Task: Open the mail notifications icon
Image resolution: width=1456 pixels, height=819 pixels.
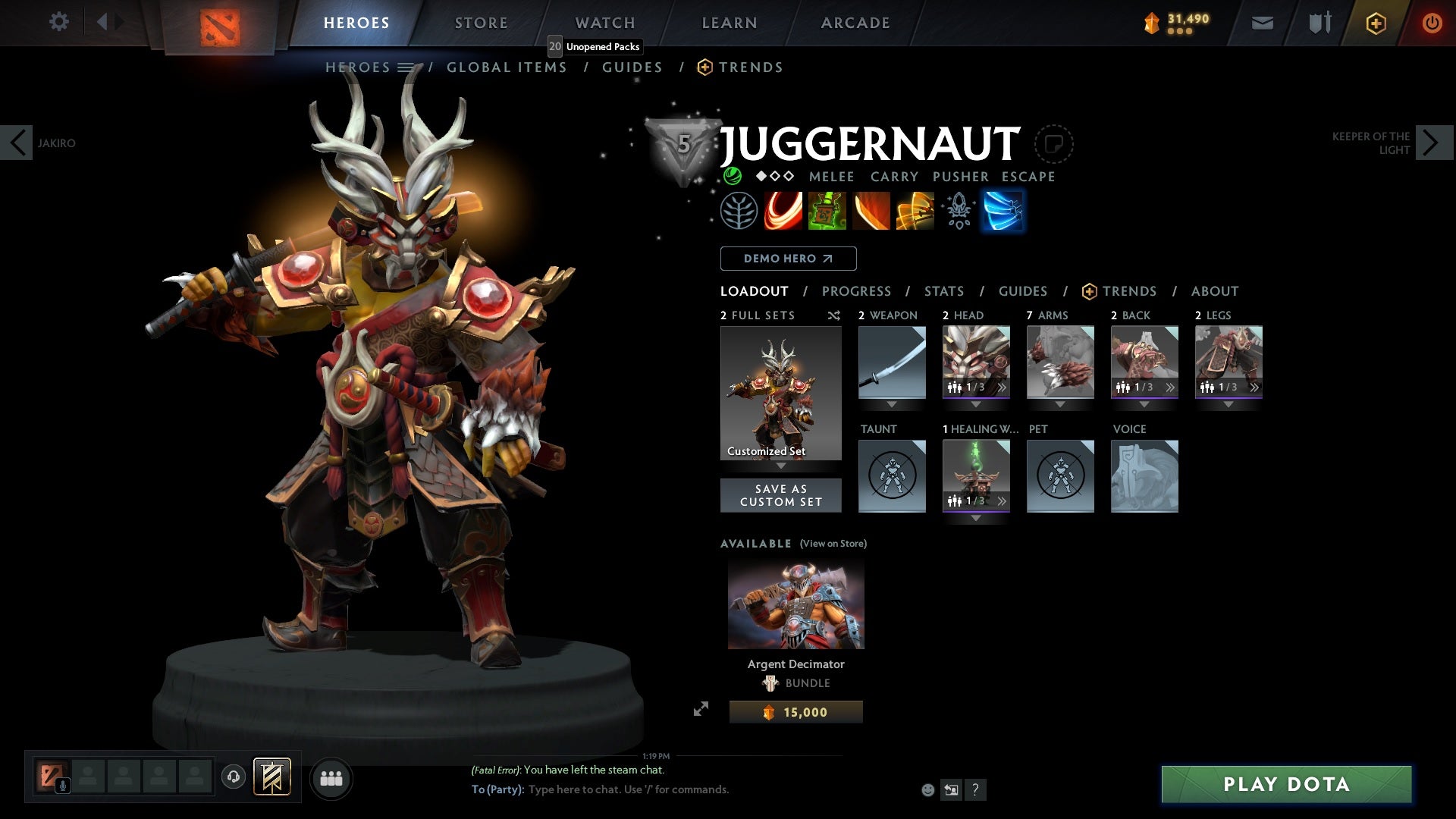Action: (x=1261, y=22)
